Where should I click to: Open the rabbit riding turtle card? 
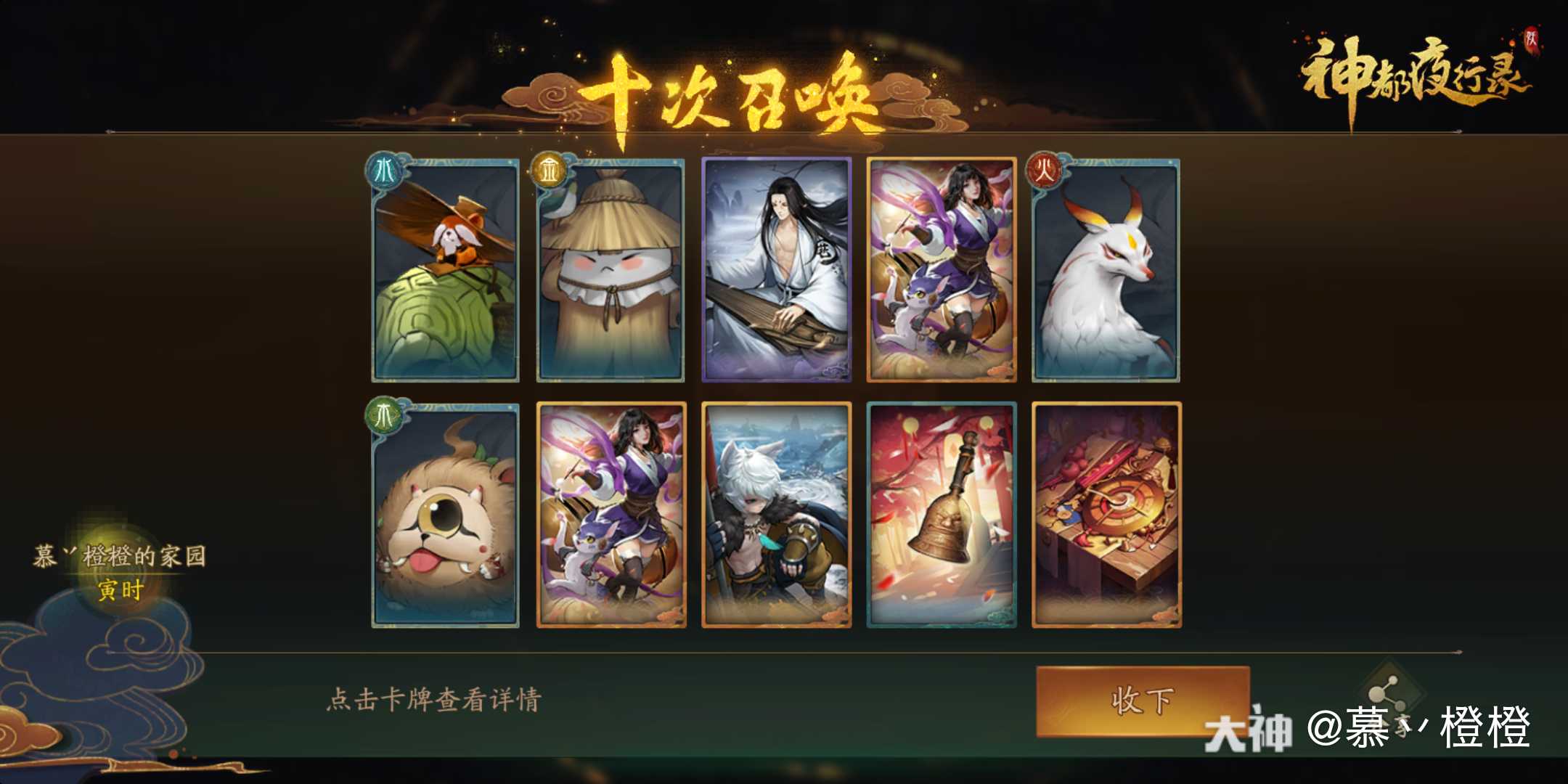(444, 269)
